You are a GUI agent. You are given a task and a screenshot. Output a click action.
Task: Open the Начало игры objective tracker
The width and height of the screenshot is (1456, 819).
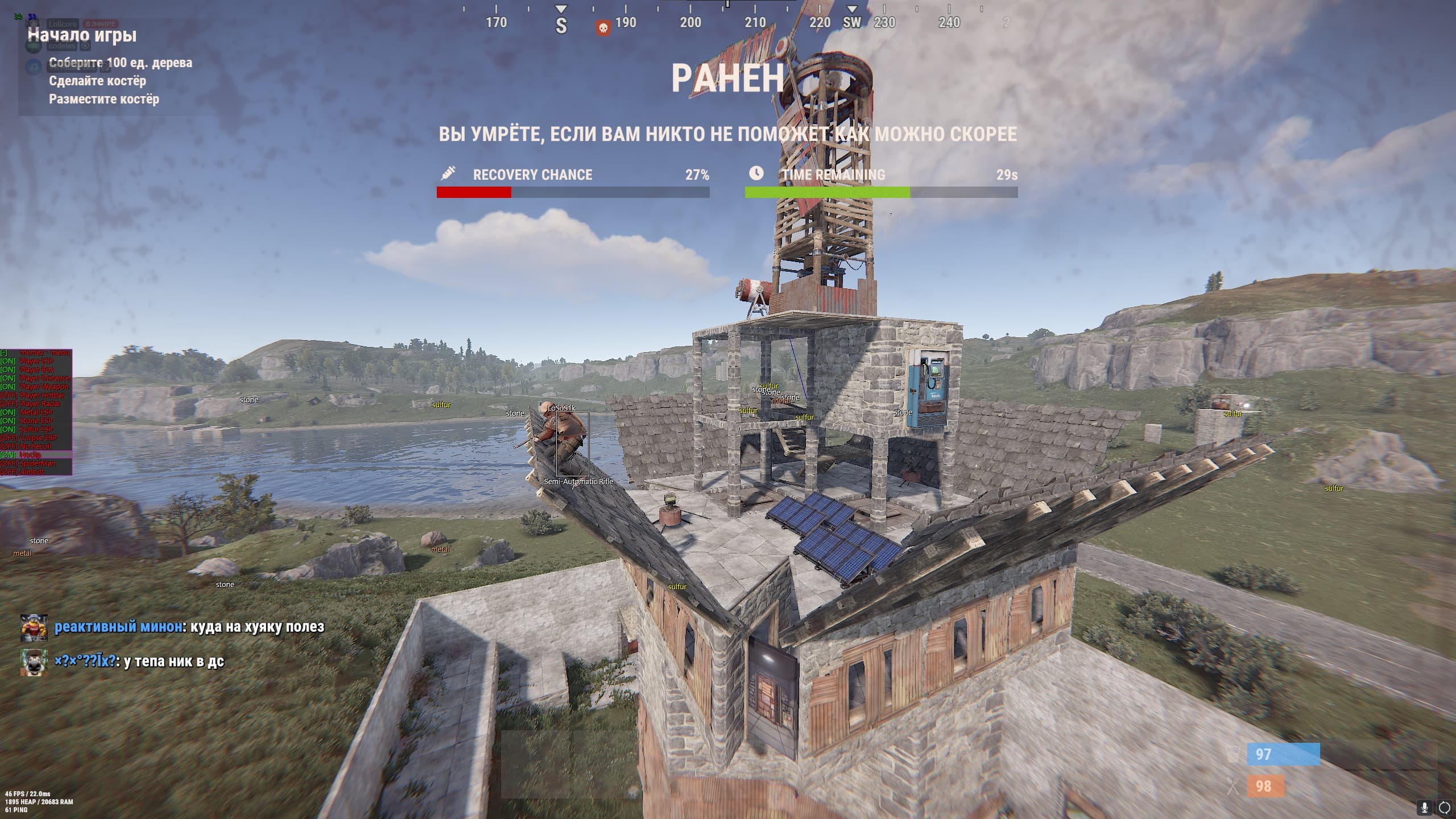coord(82,35)
